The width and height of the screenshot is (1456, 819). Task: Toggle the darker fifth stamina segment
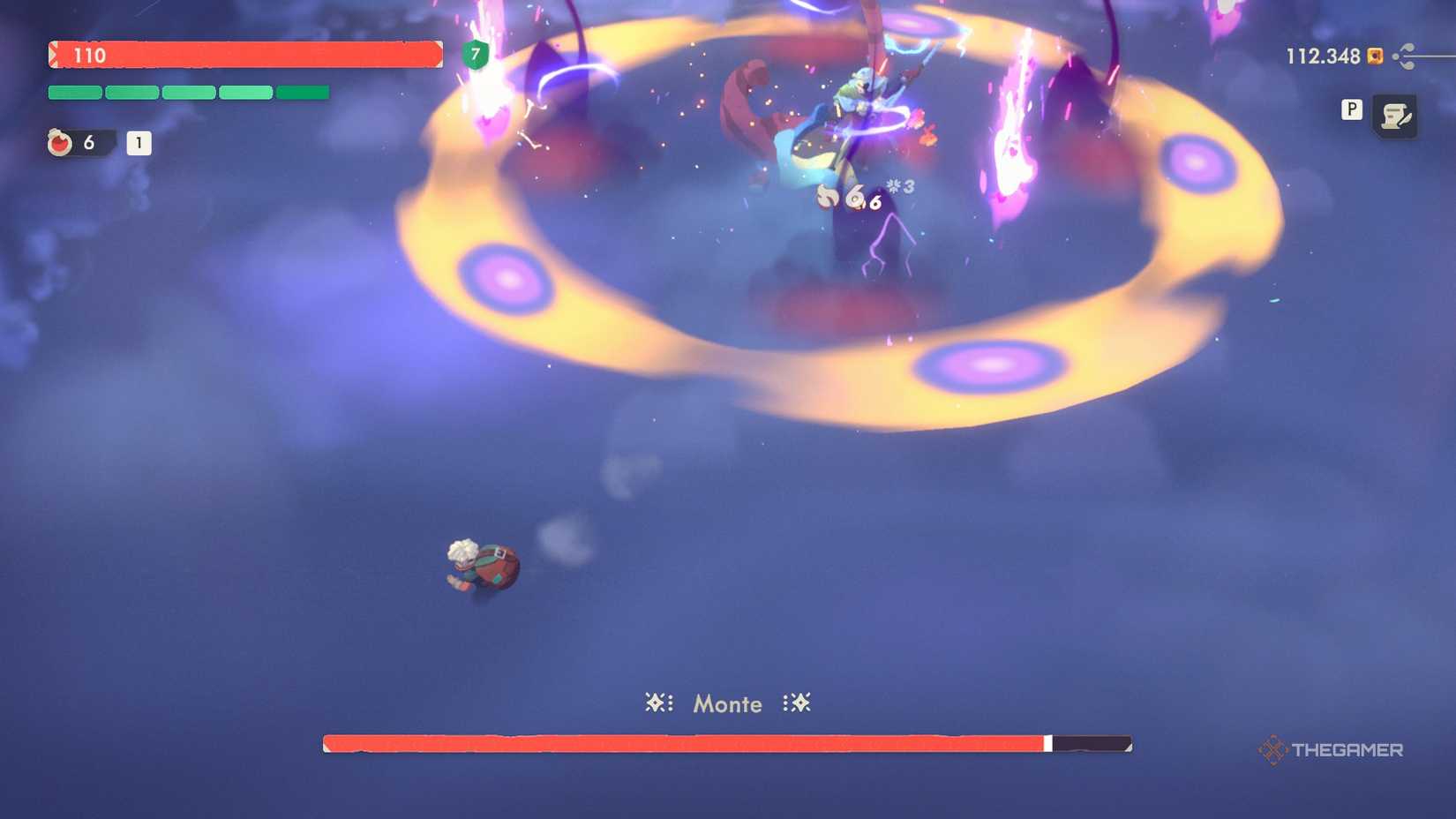[303, 92]
